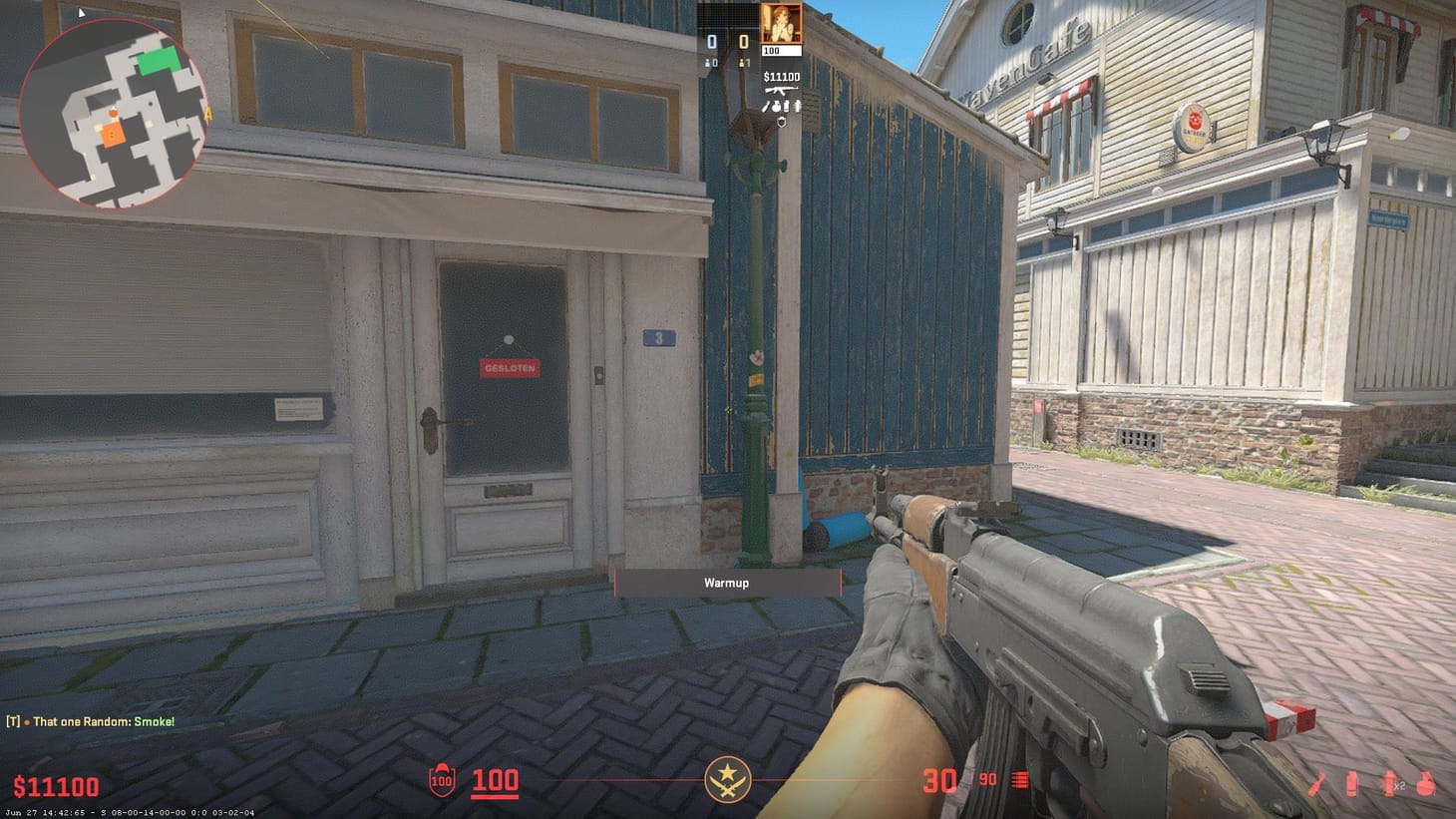The width and height of the screenshot is (1456, 819).
Task: Click the GESLOTEN sign on the door
Action: [510, 367]
